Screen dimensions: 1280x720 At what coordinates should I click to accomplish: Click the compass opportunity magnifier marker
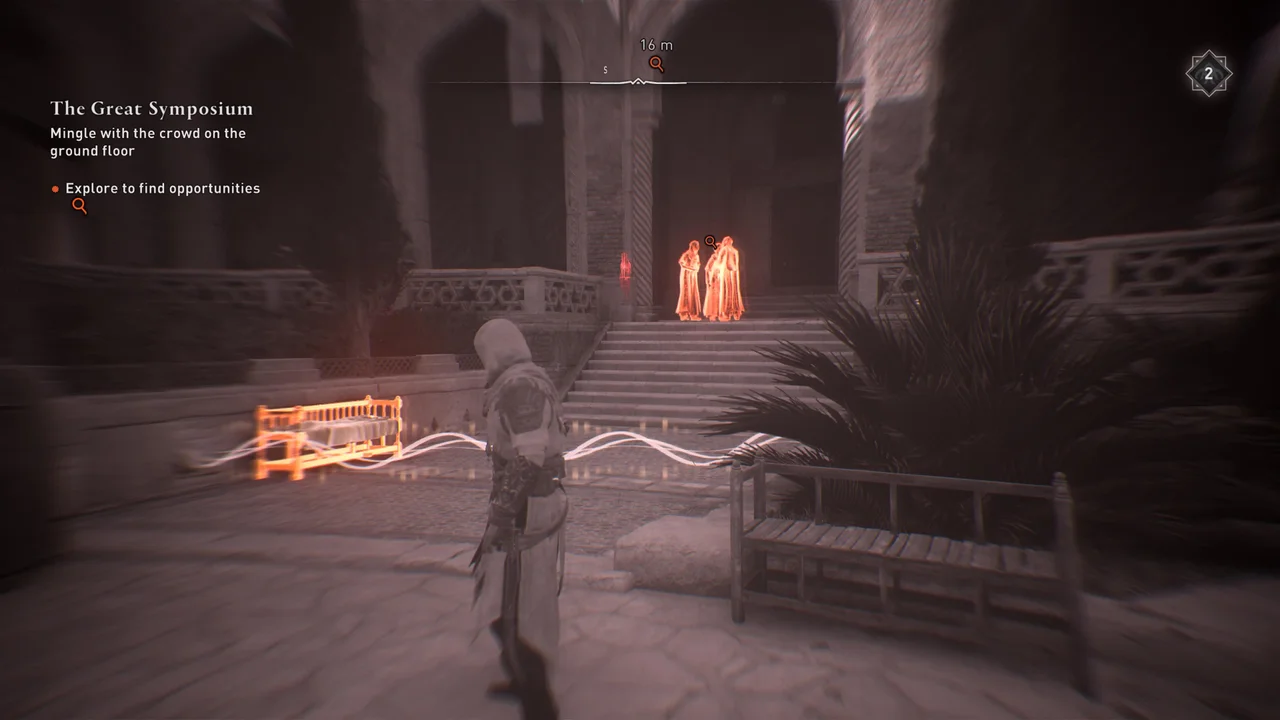[656, 65]
